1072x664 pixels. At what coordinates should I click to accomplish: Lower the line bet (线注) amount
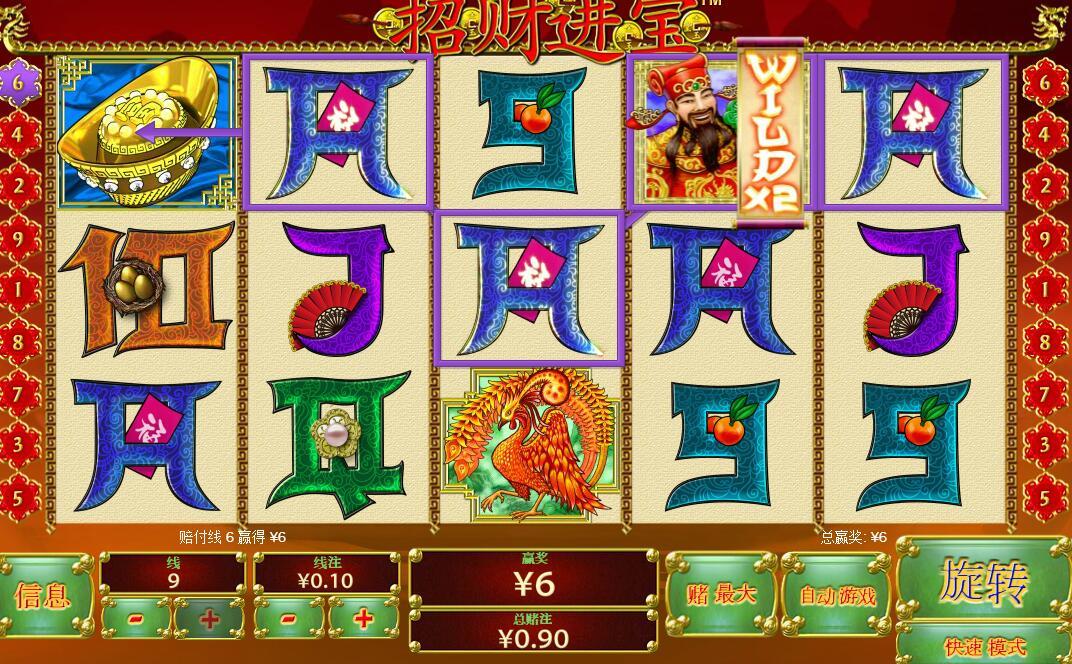tap(289, 619)
